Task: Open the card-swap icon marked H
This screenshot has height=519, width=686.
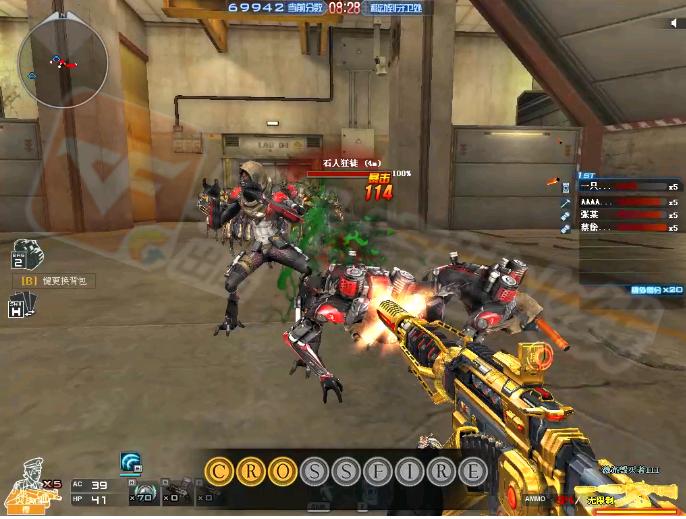Action: pos(17,309)
